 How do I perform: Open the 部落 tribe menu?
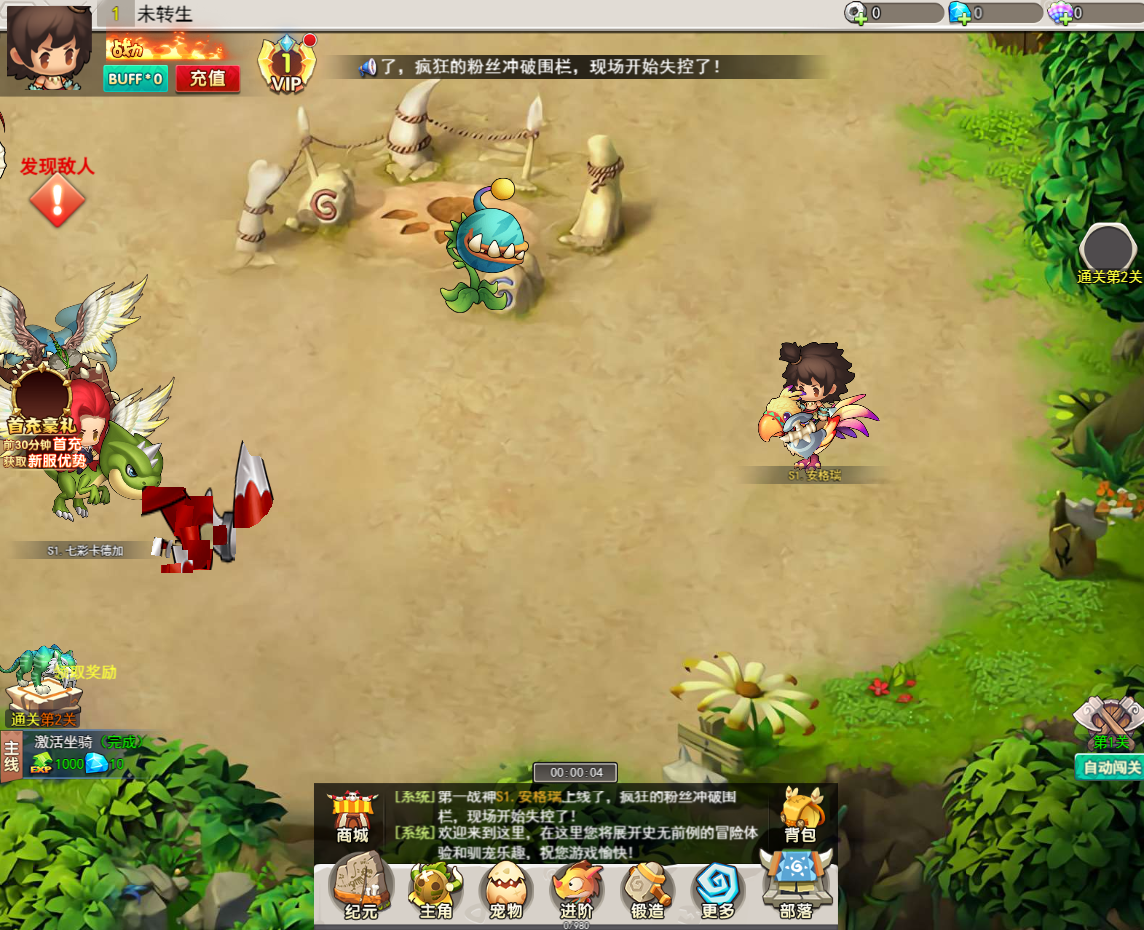point(796,885)
